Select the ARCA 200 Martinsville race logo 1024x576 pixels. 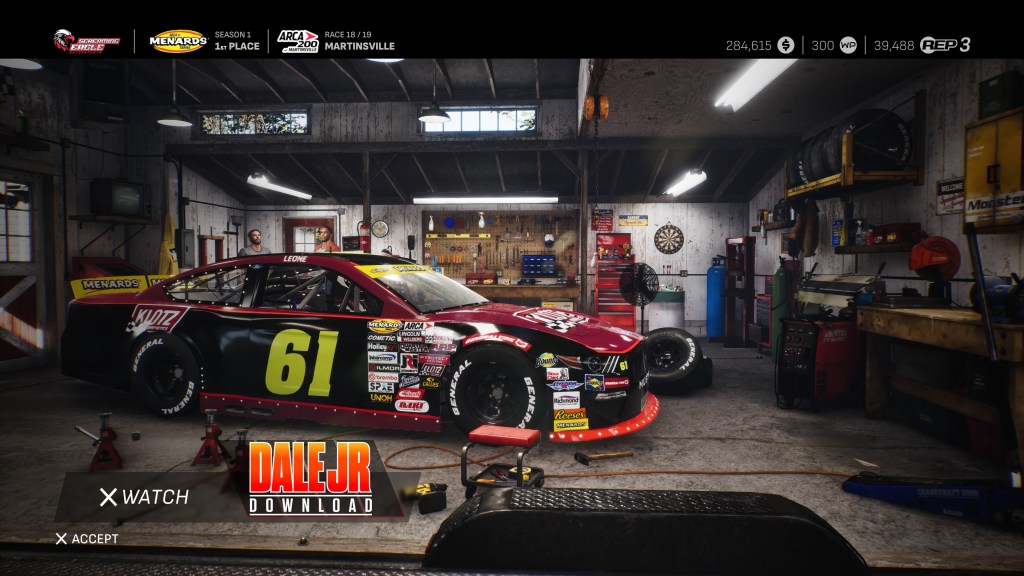297,41
